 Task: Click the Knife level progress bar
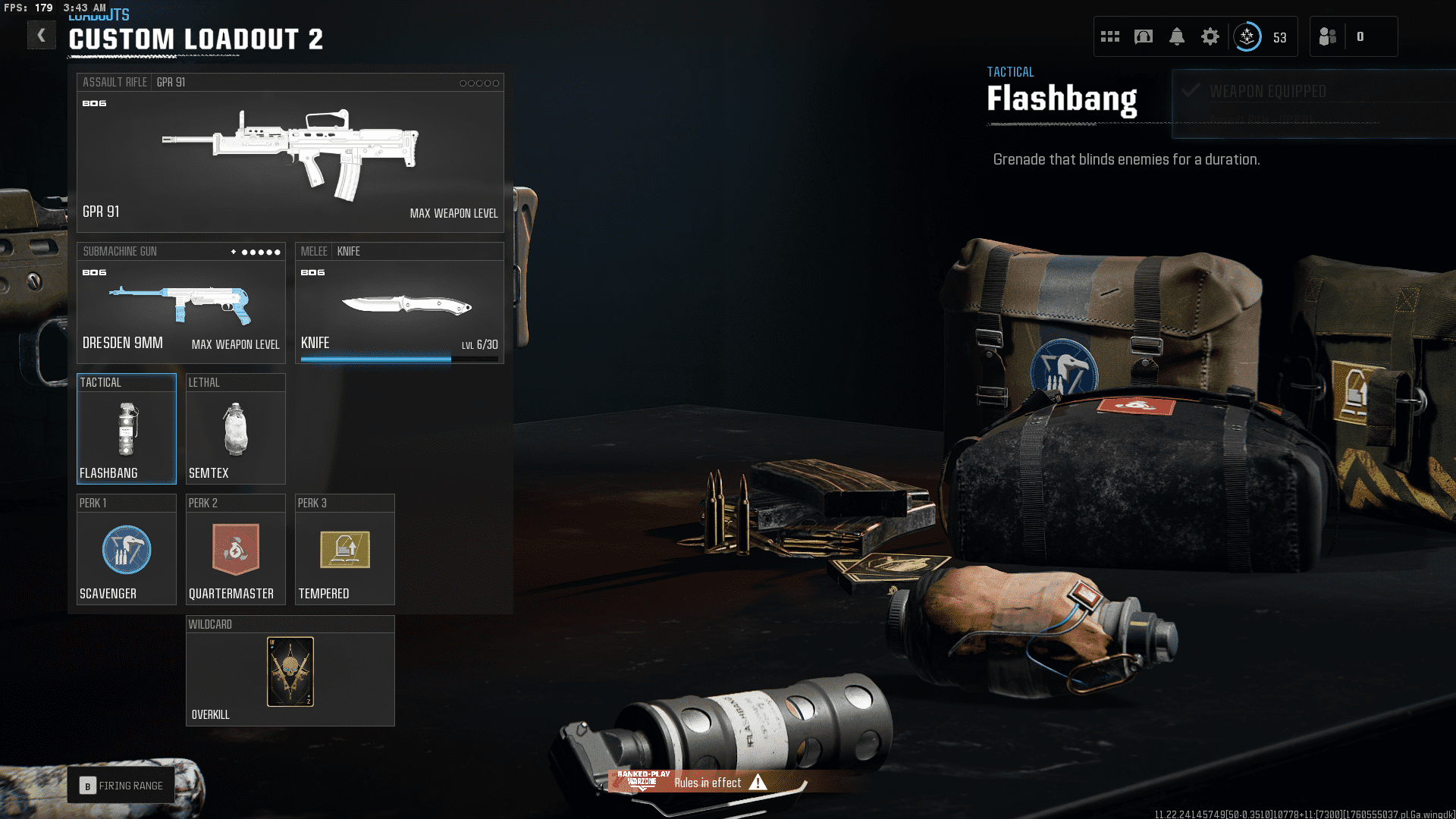400,358
